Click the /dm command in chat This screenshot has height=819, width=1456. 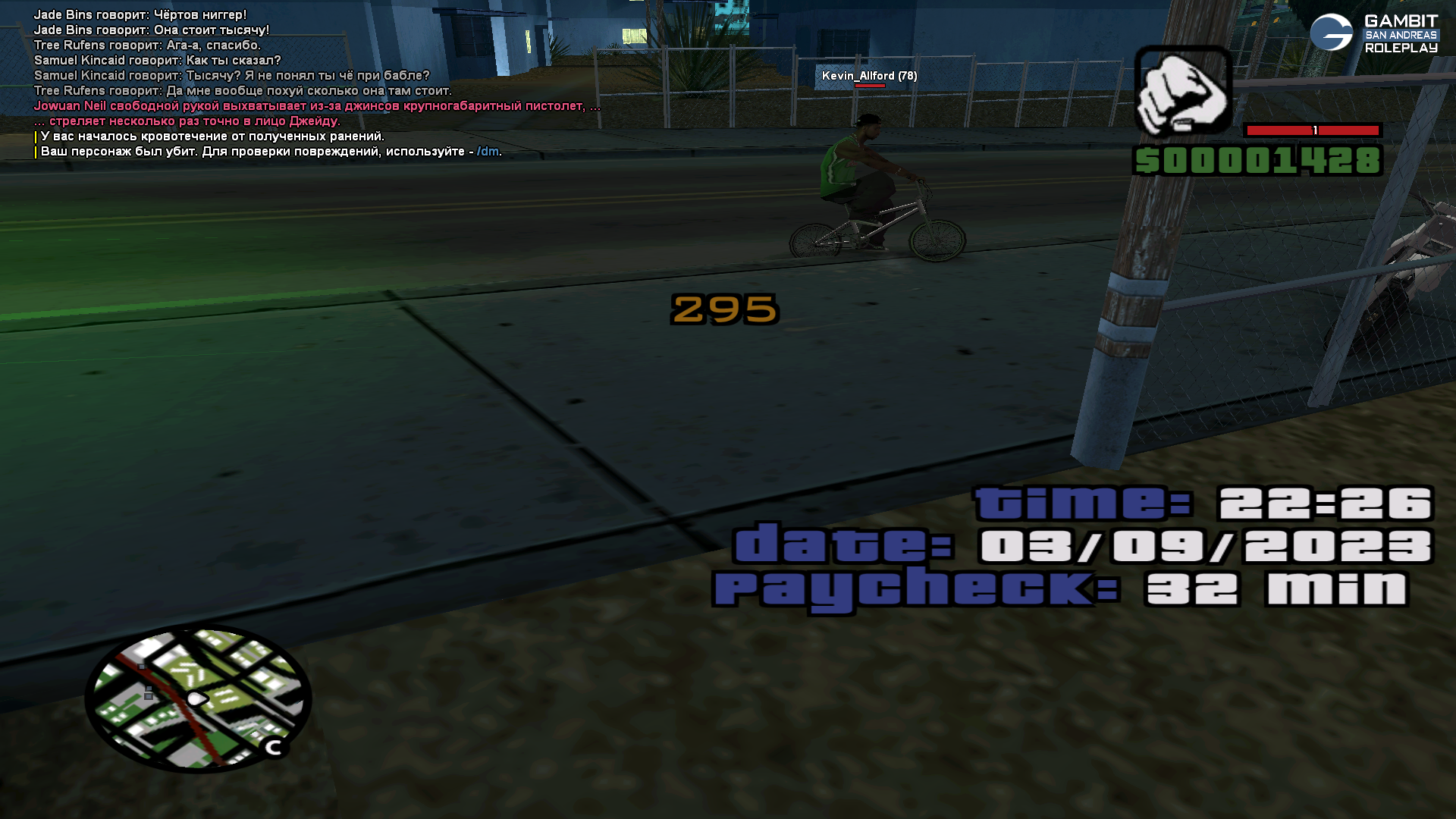(488, 152)
